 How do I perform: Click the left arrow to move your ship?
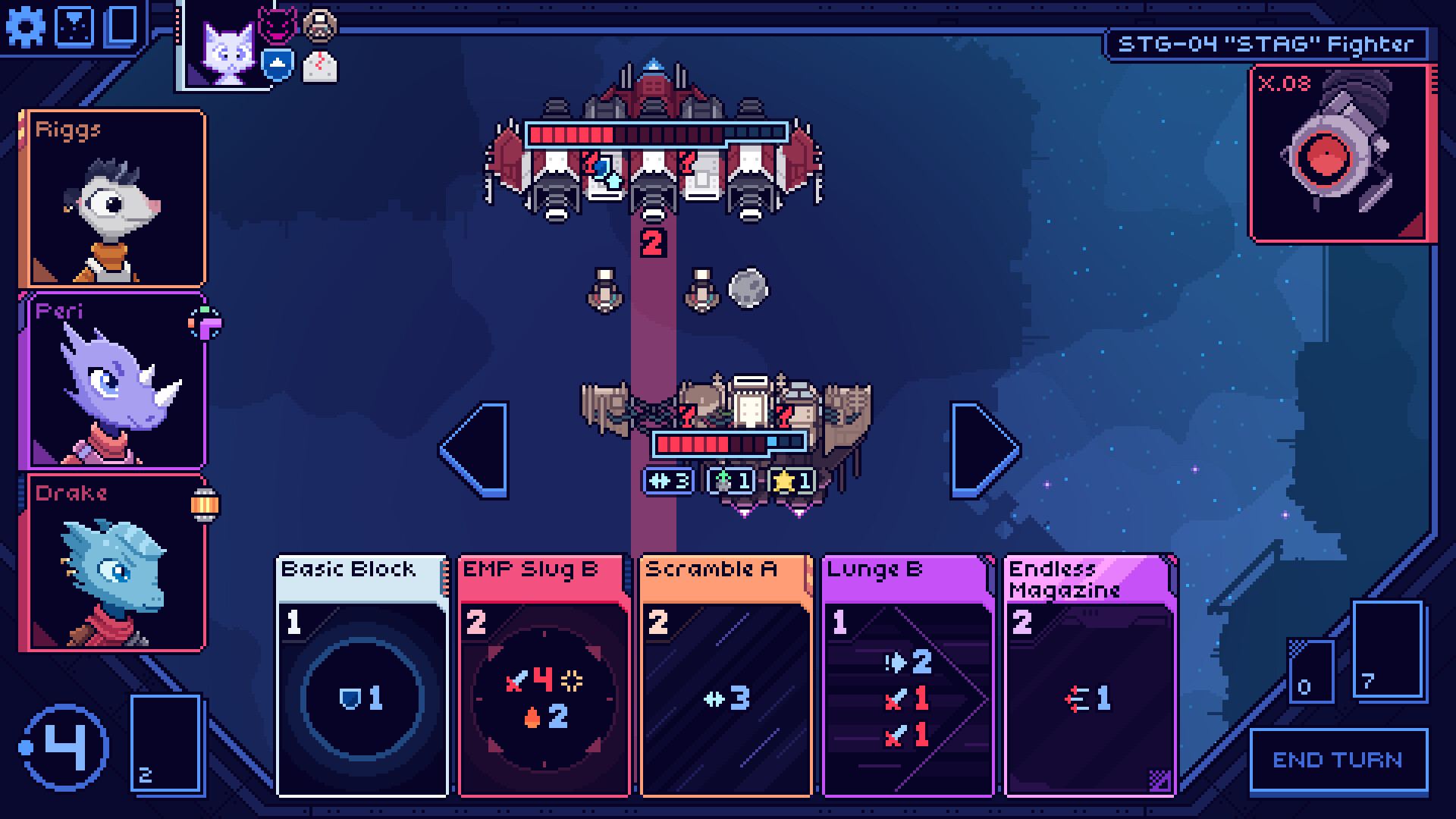click(x=474, y=451)
